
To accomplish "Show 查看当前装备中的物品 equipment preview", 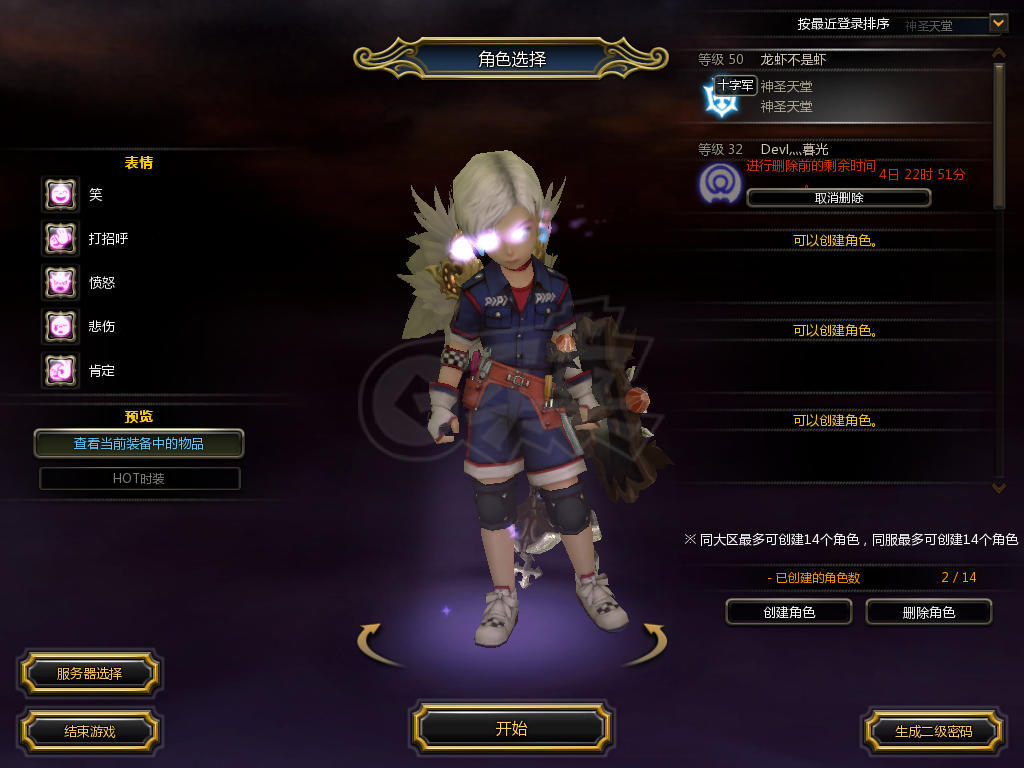I will (139, 443).
